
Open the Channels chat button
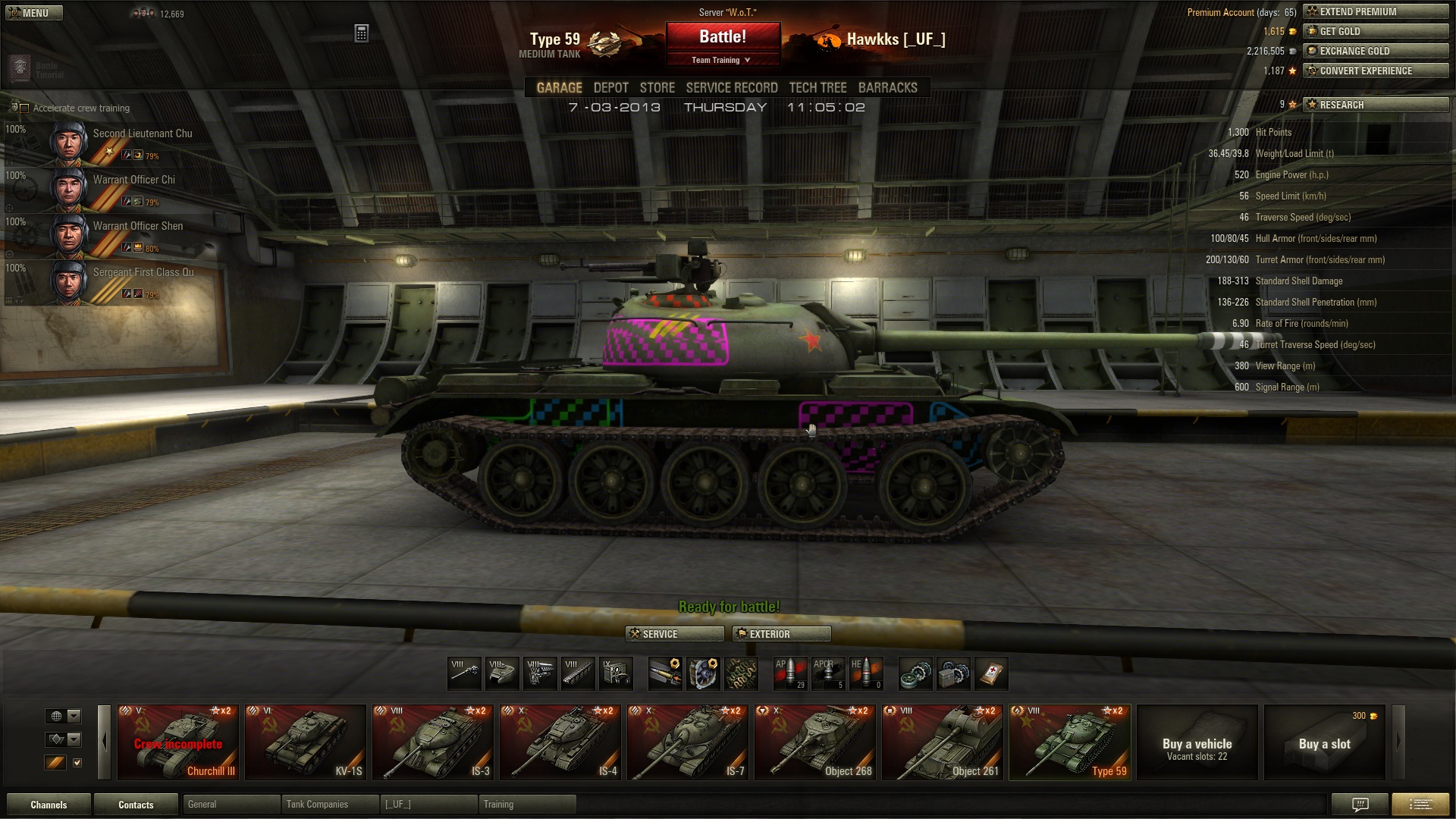tap(49, 805)
